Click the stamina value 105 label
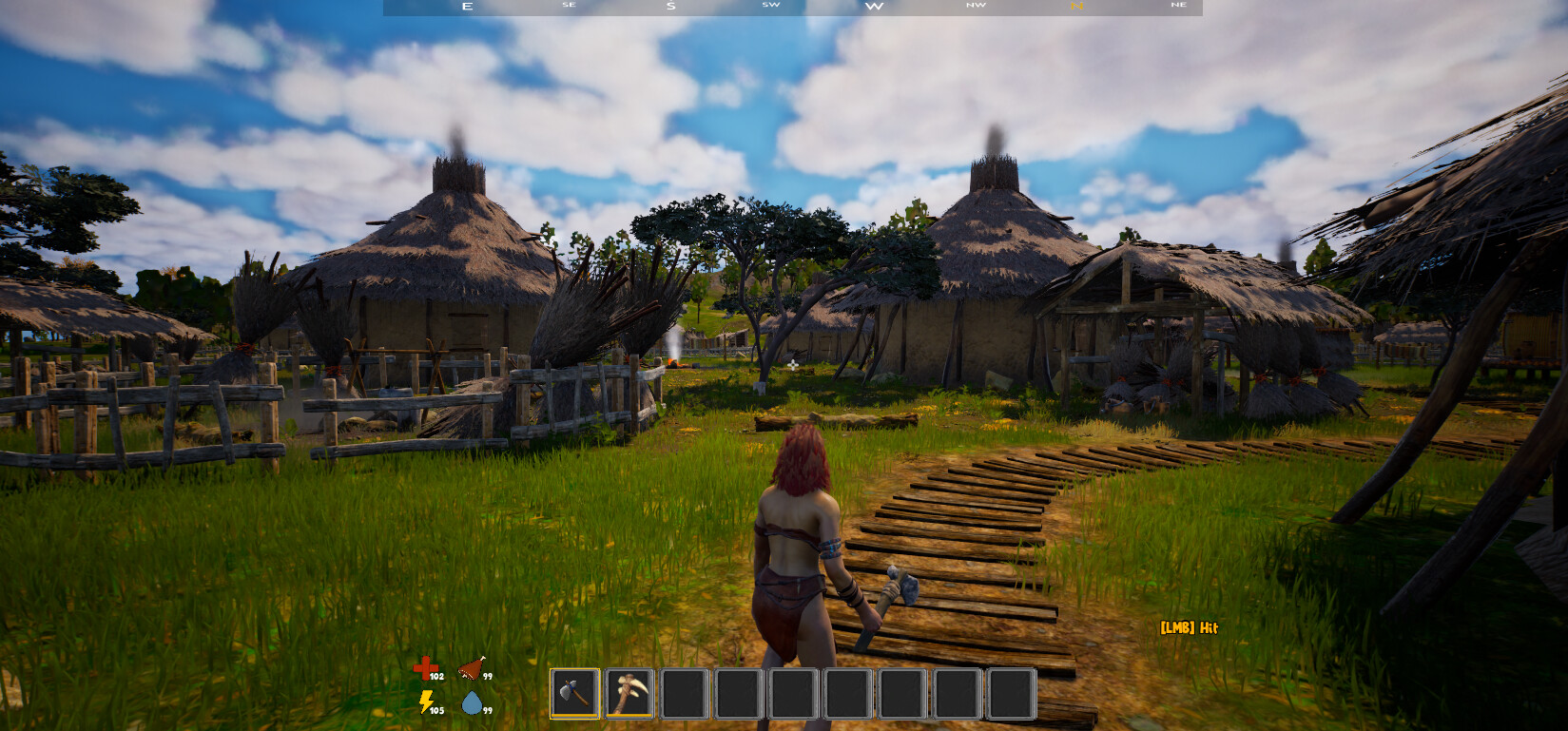 click(x=436, y=708)
